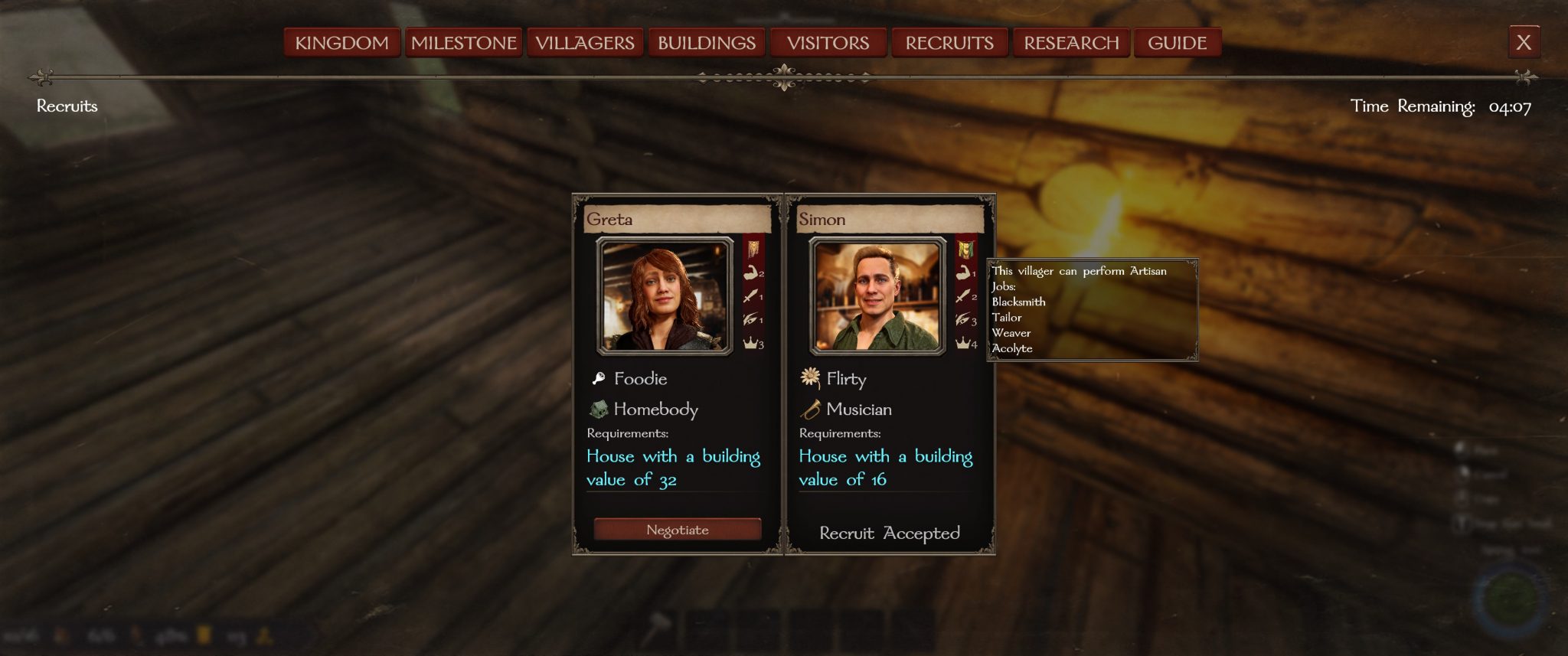Screen dimensions: 1568x656
Task: Negotiate with recruit Greta
Action: pos(678,530)
